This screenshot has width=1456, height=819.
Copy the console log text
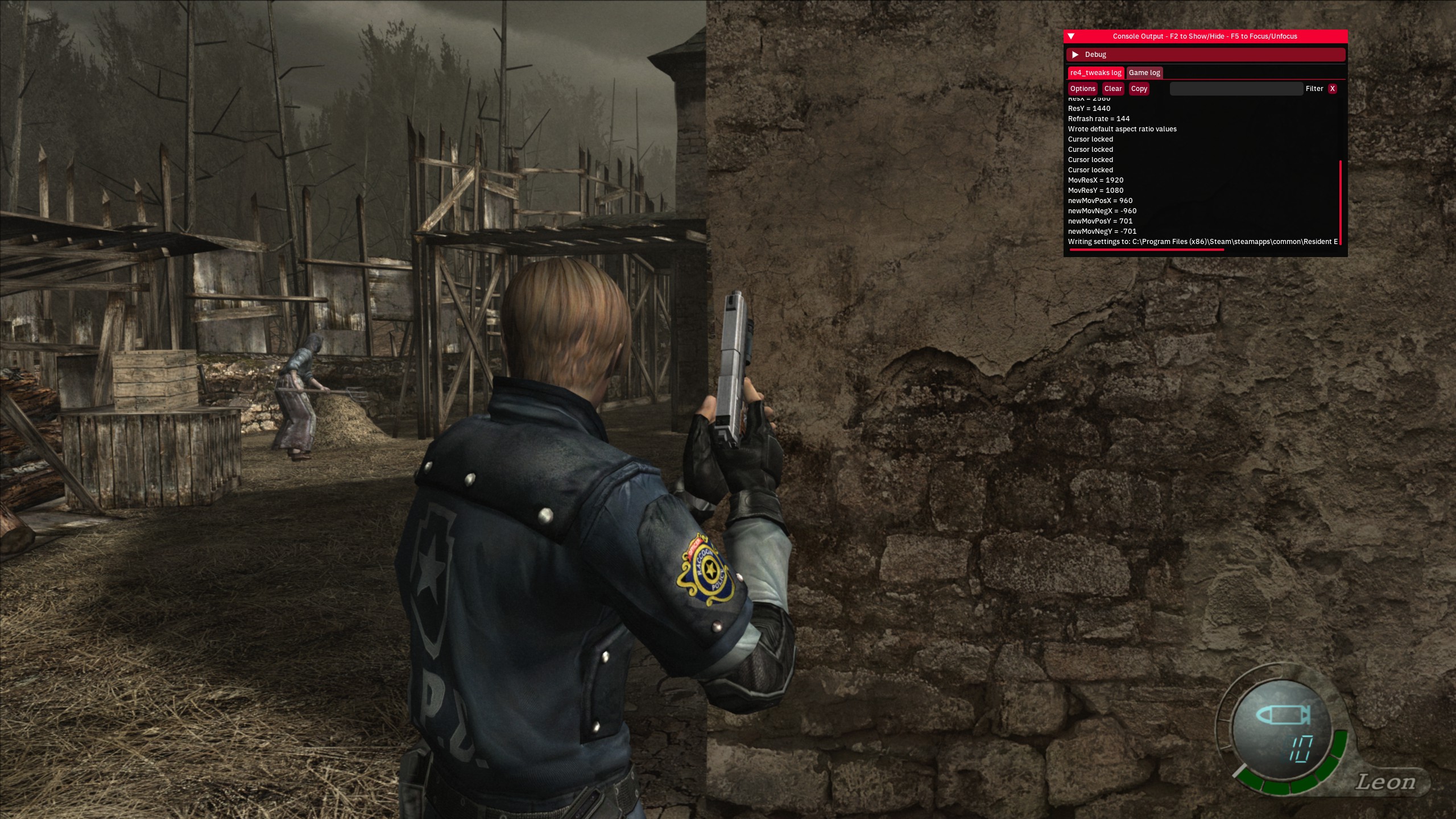(1139, 89)
